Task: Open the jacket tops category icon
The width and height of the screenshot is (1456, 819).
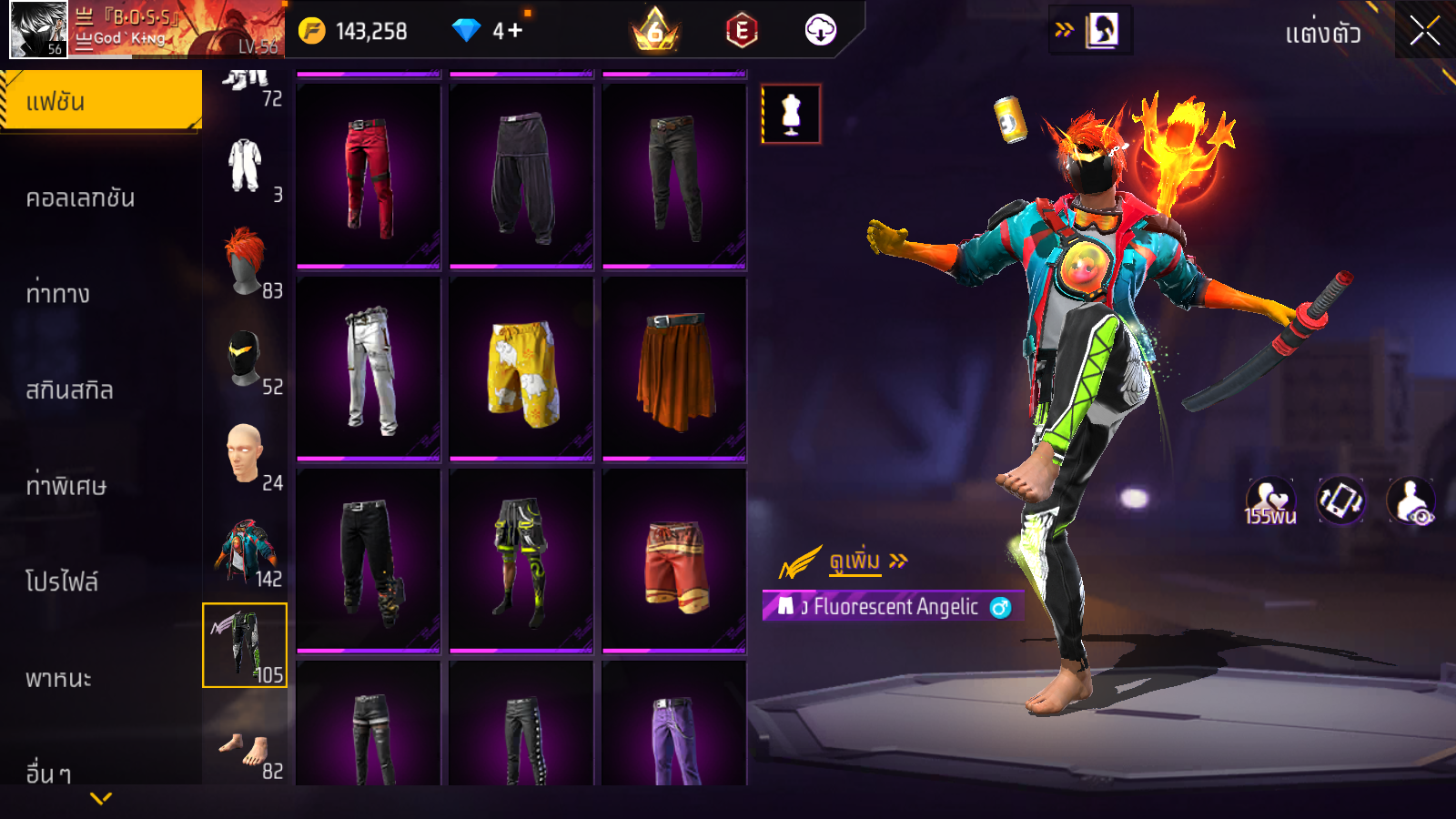Action: 245,551
